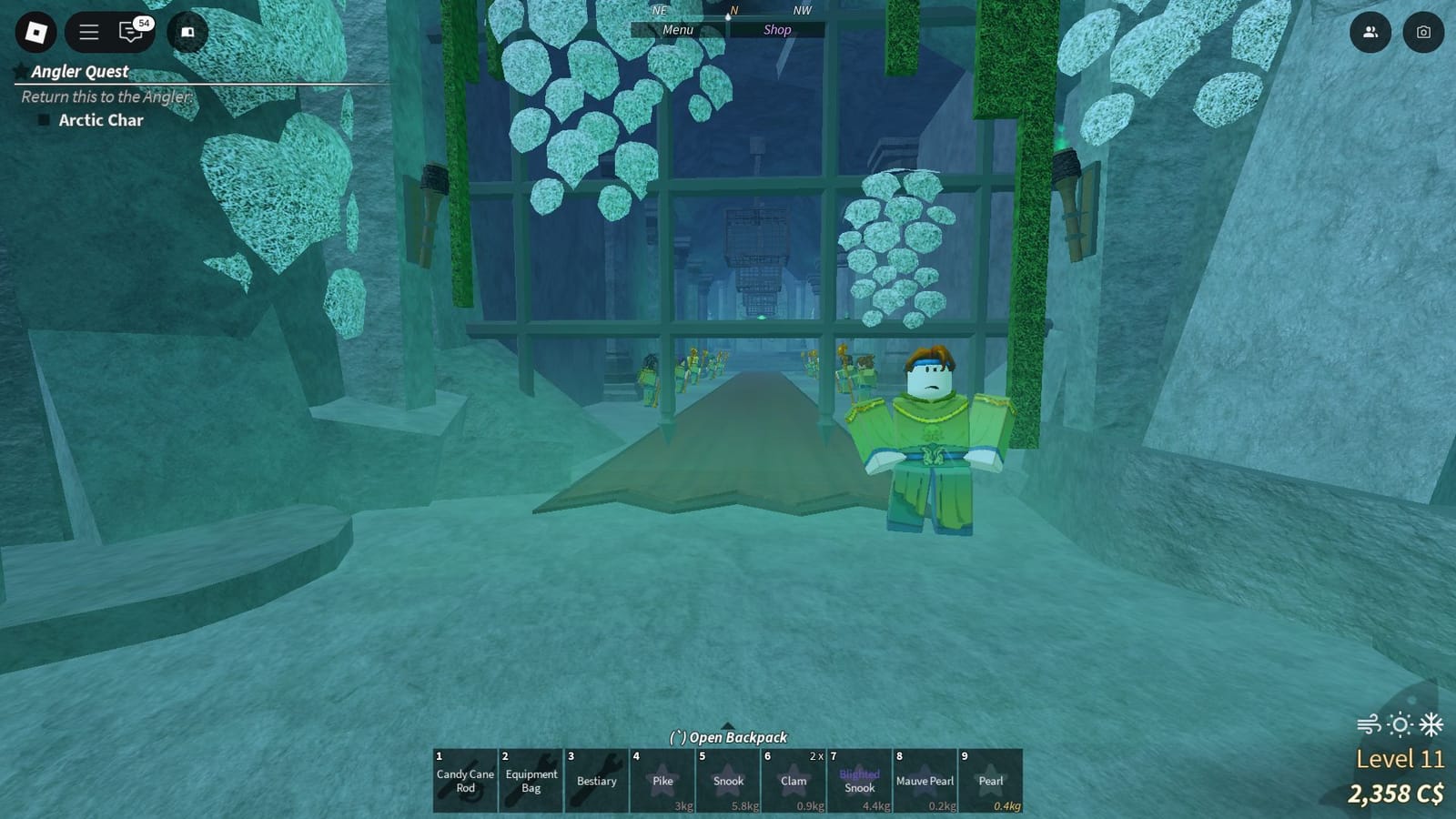The image size is (1456, 819).
Task: Open the Roblox home menu icon
Action: 36,32
